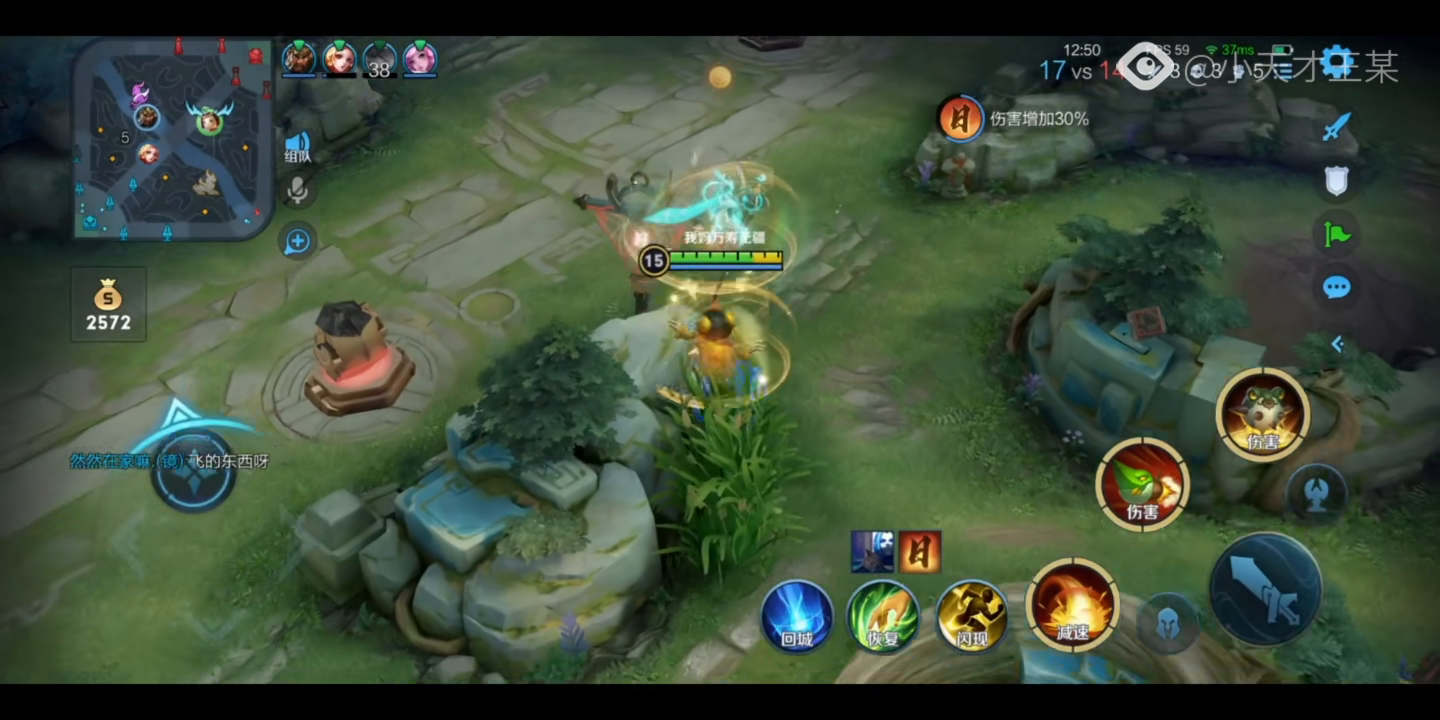Toggle the muted microphone icon
Viewport: 1440px width, 720px height.
297,189
